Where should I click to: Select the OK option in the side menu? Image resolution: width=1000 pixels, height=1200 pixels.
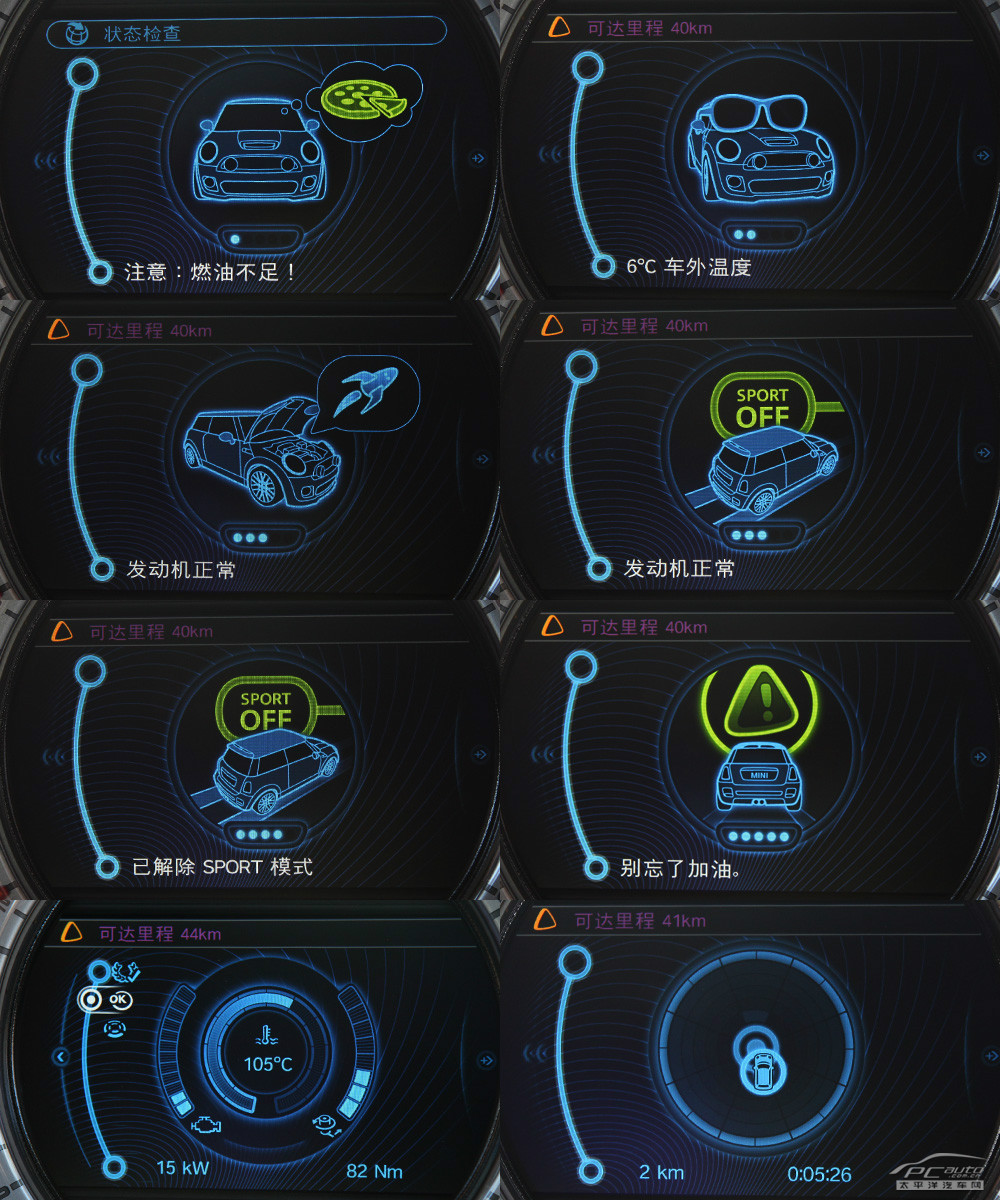(119, 998)
